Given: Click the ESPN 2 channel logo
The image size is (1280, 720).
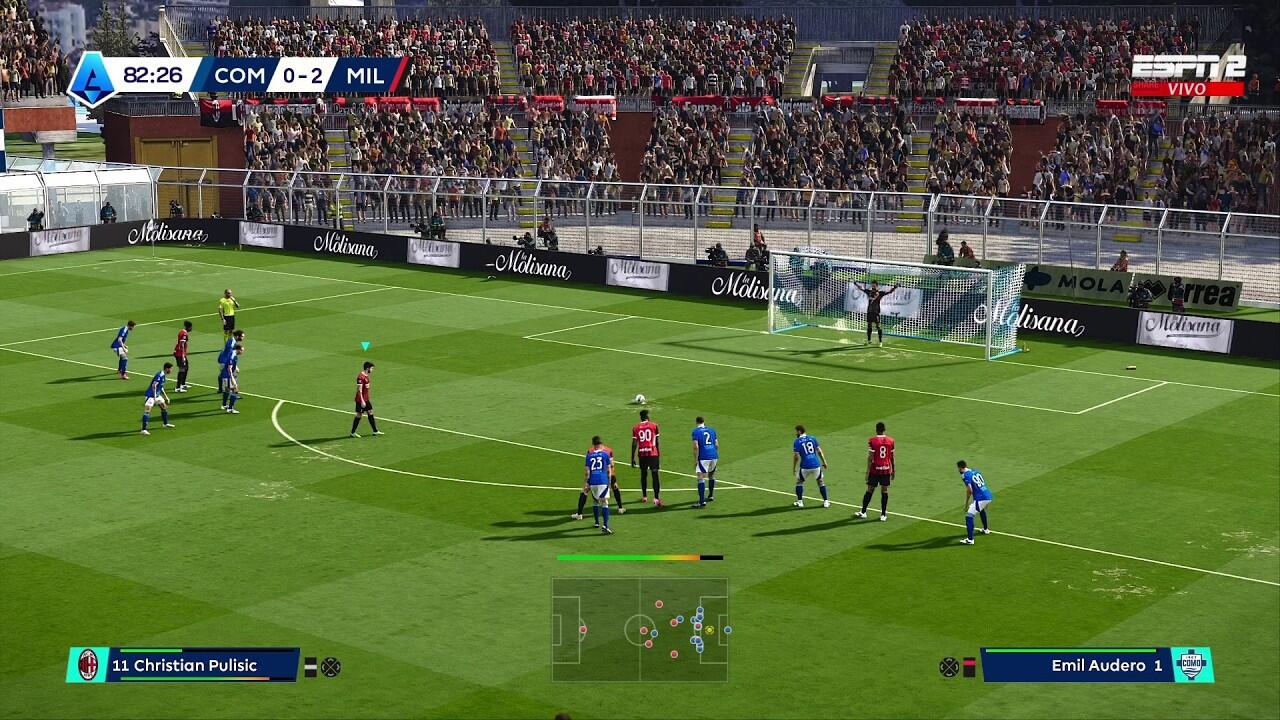Looking at the screenshot, I should (x=1188, y=68).
